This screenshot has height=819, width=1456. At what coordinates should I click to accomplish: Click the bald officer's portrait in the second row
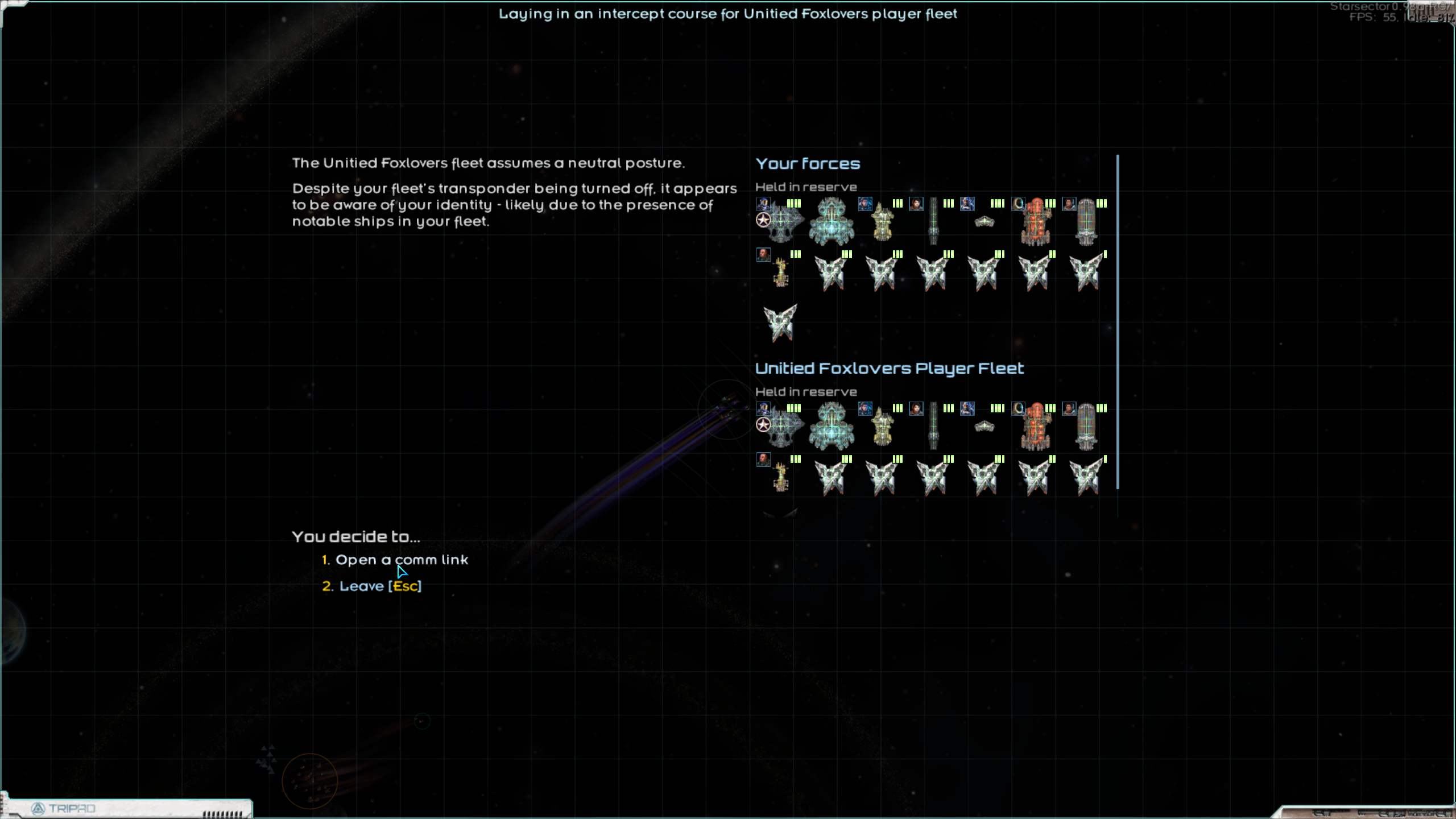click(764, 255)
